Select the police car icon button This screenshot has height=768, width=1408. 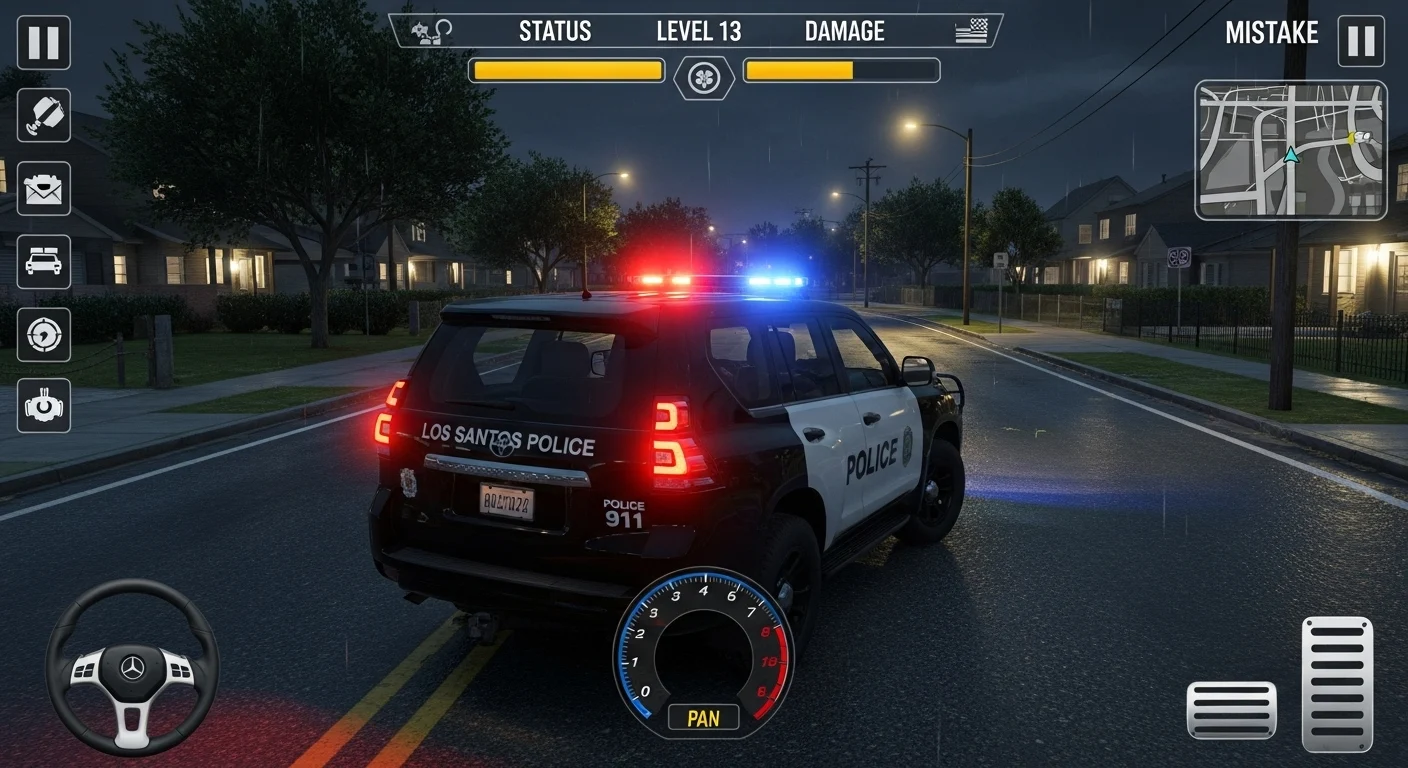pos(44,261)
